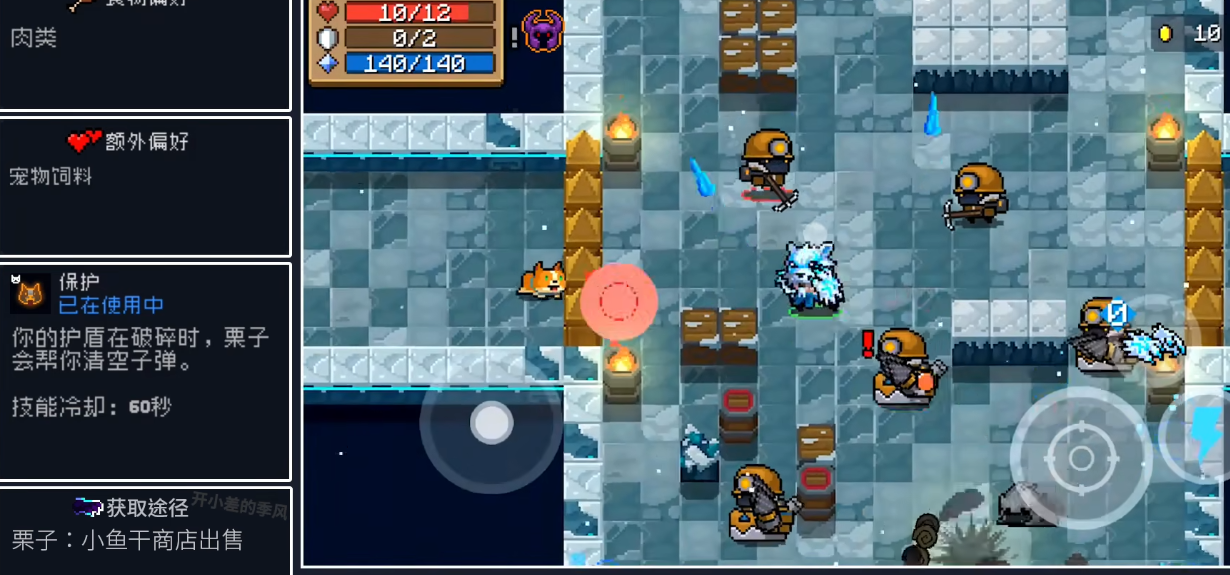Viewport: 1230px width, 575px height.
Task: Select the 保护 pet skill cat icon
Action: (x=30, y=294)
